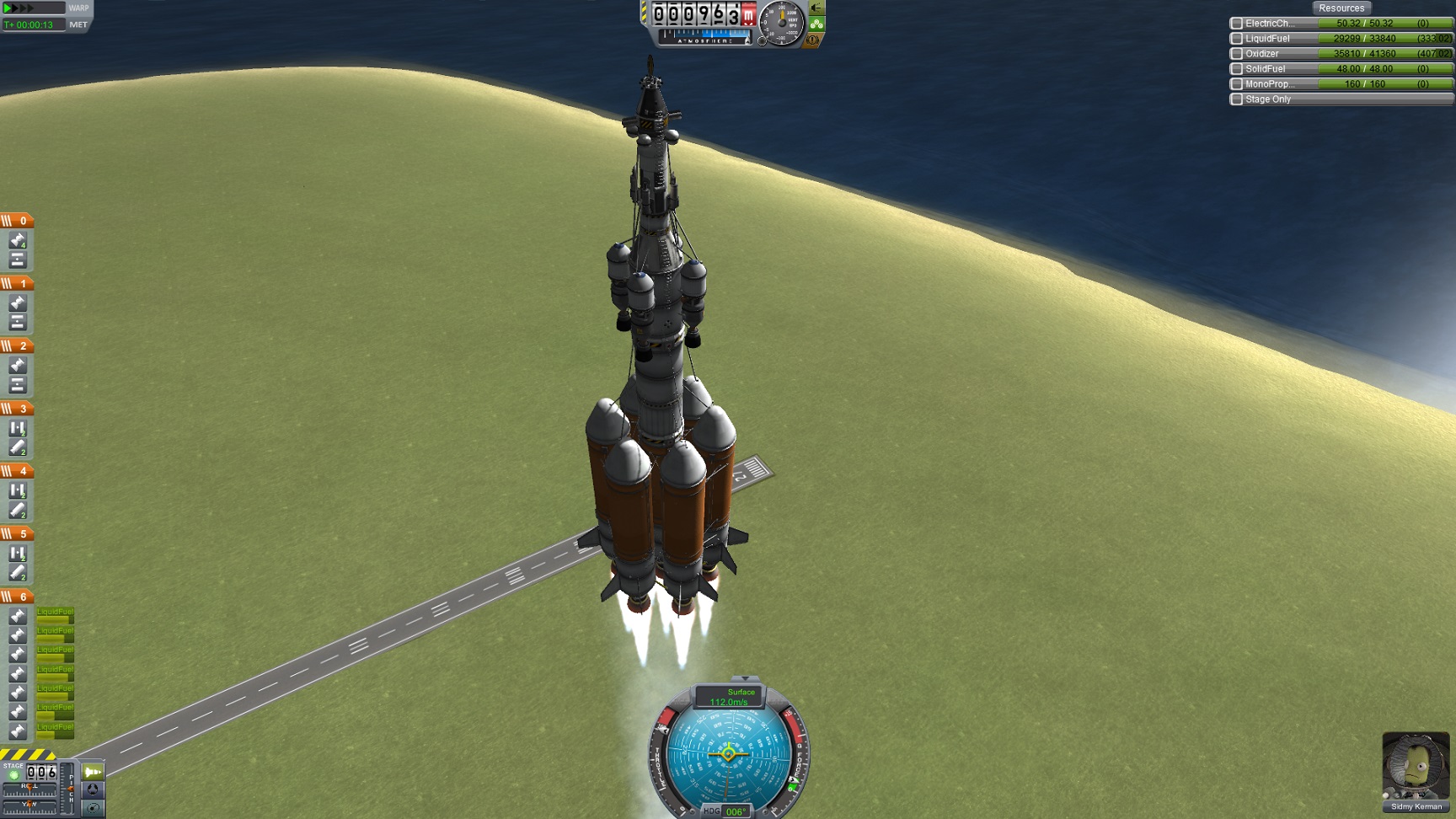Viewport: 1456px width, 819px height.
Task: Click the stage 0 header
Action: click(17, 221)
